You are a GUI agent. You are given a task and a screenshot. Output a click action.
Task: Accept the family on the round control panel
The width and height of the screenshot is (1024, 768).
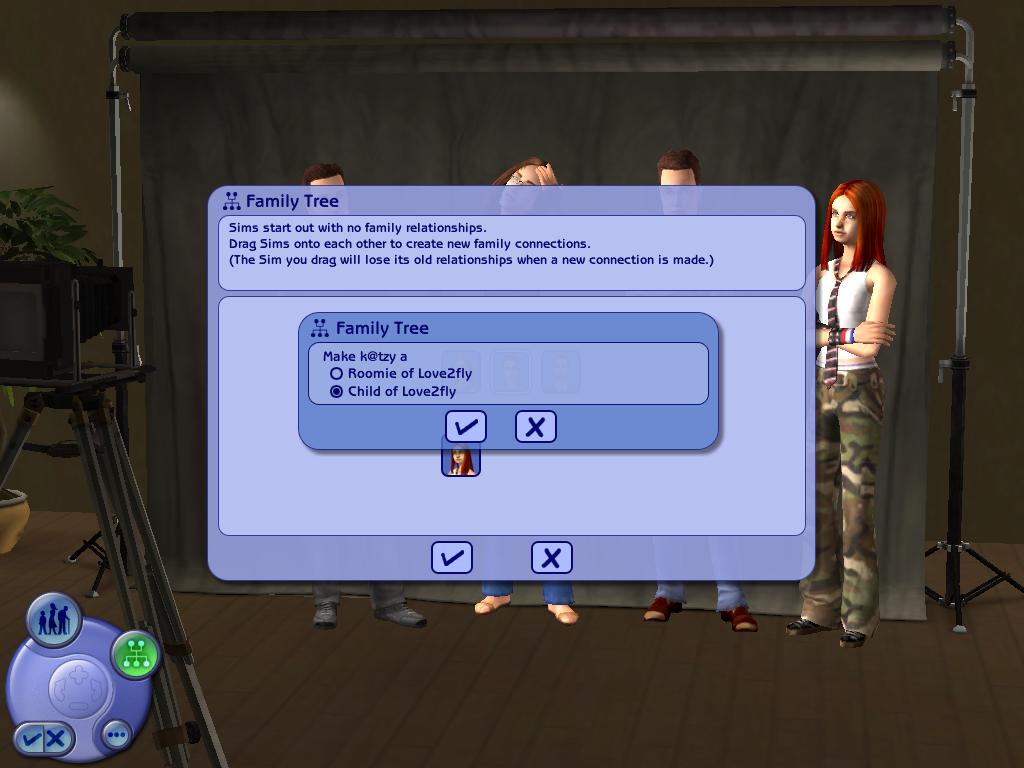click(31, 739)
